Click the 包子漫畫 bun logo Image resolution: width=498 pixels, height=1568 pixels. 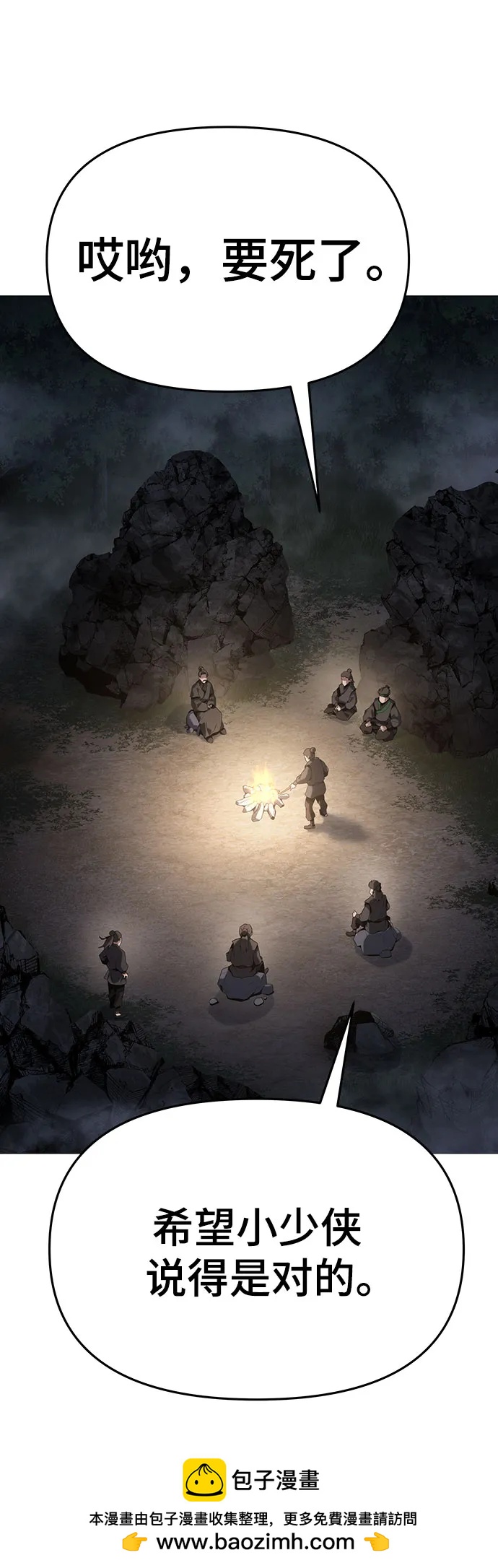point(204,1479)
